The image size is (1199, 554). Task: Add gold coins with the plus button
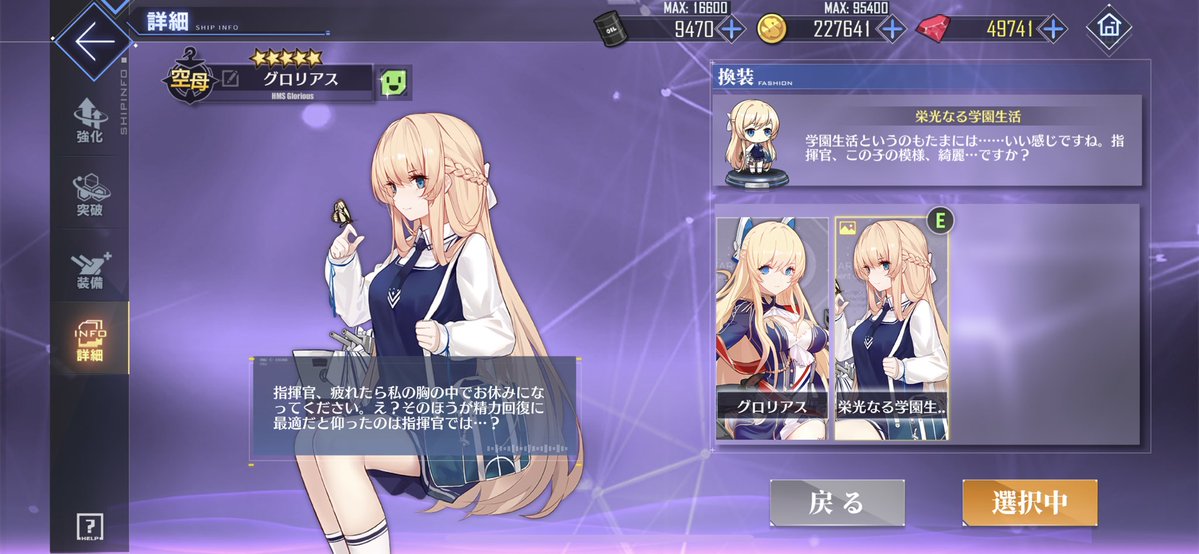point(892,28)
